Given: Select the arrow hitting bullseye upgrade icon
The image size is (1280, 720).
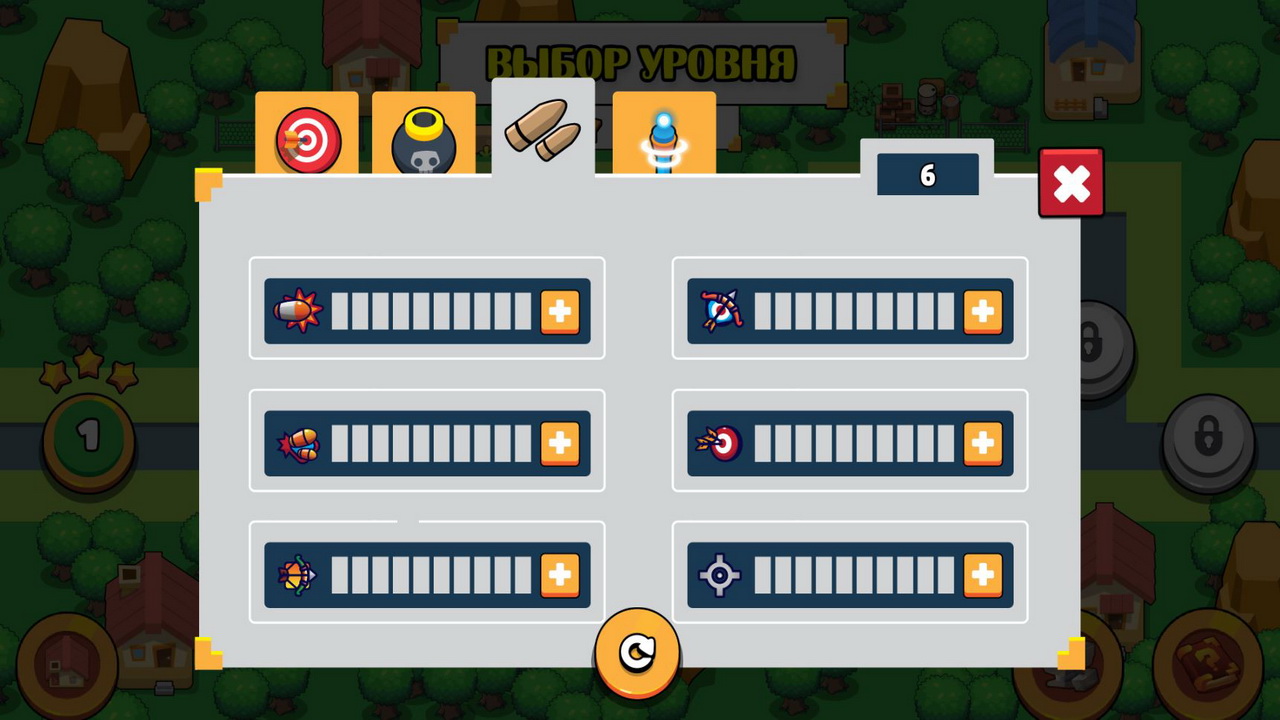Looking at the screenshot, I should coord(722,443).
